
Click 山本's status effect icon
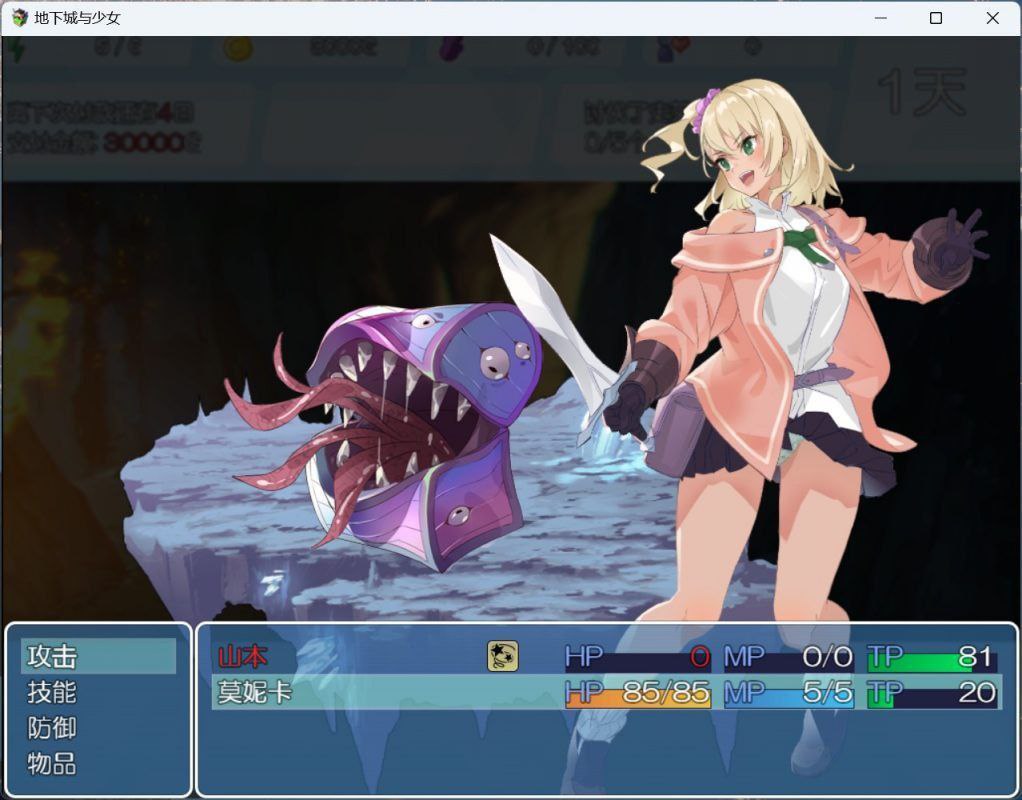(502, 656)
